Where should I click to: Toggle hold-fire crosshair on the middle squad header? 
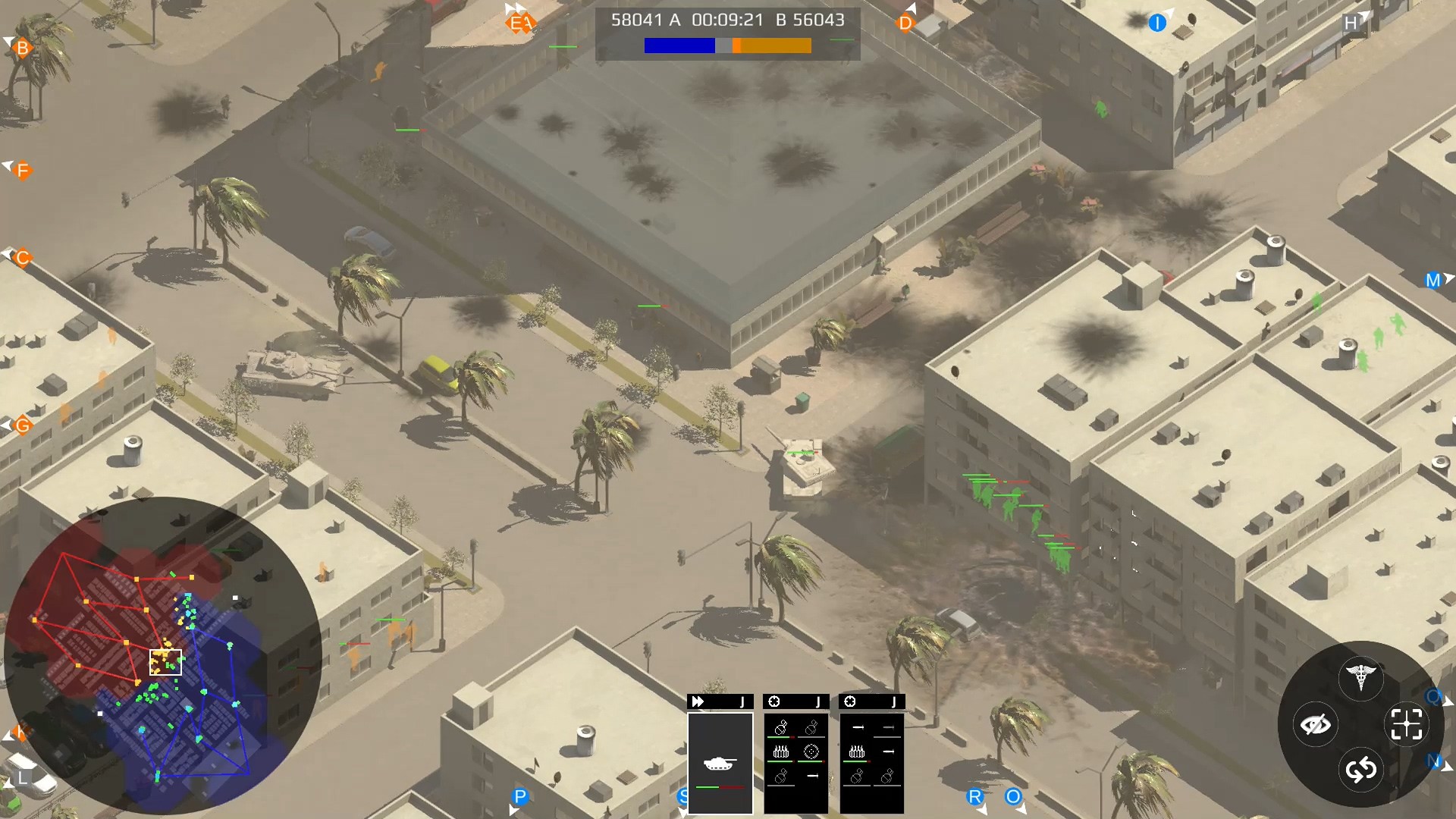(773, 701)
